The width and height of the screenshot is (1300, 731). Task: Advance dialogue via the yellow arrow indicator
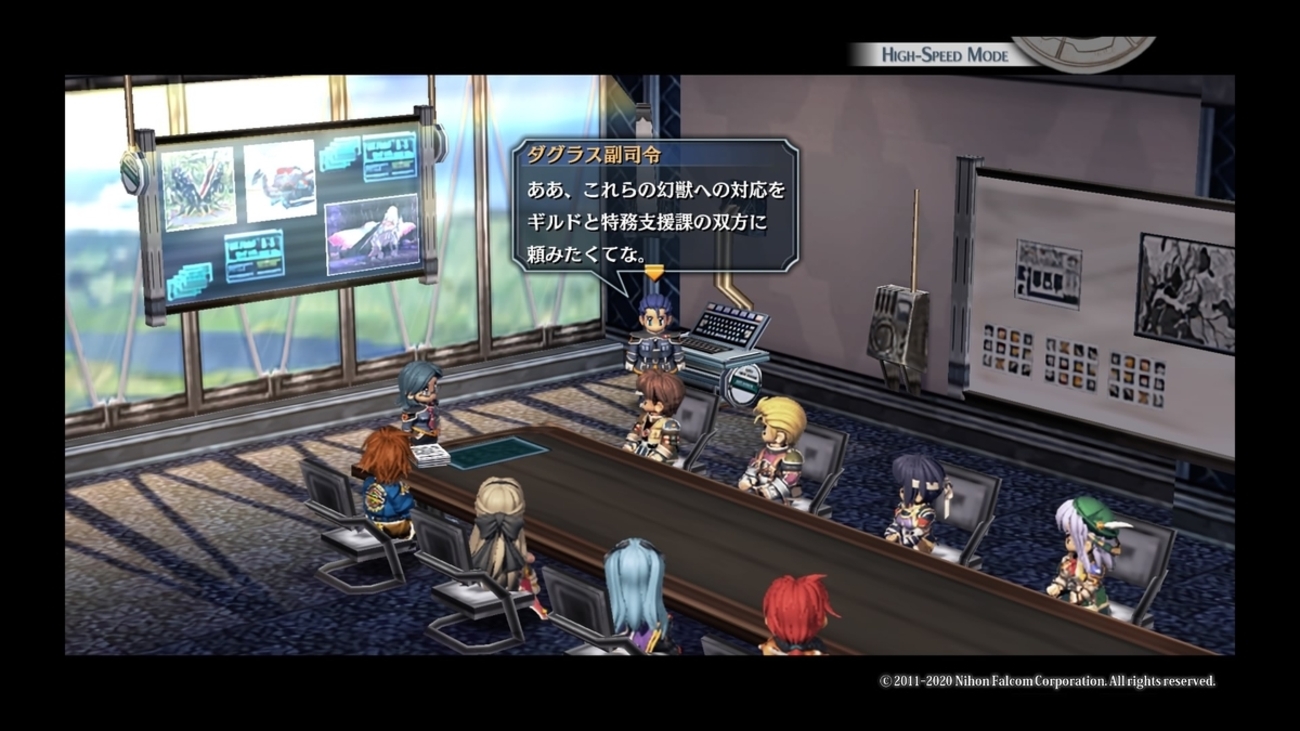pyautogui.click(x=653, y=271)
